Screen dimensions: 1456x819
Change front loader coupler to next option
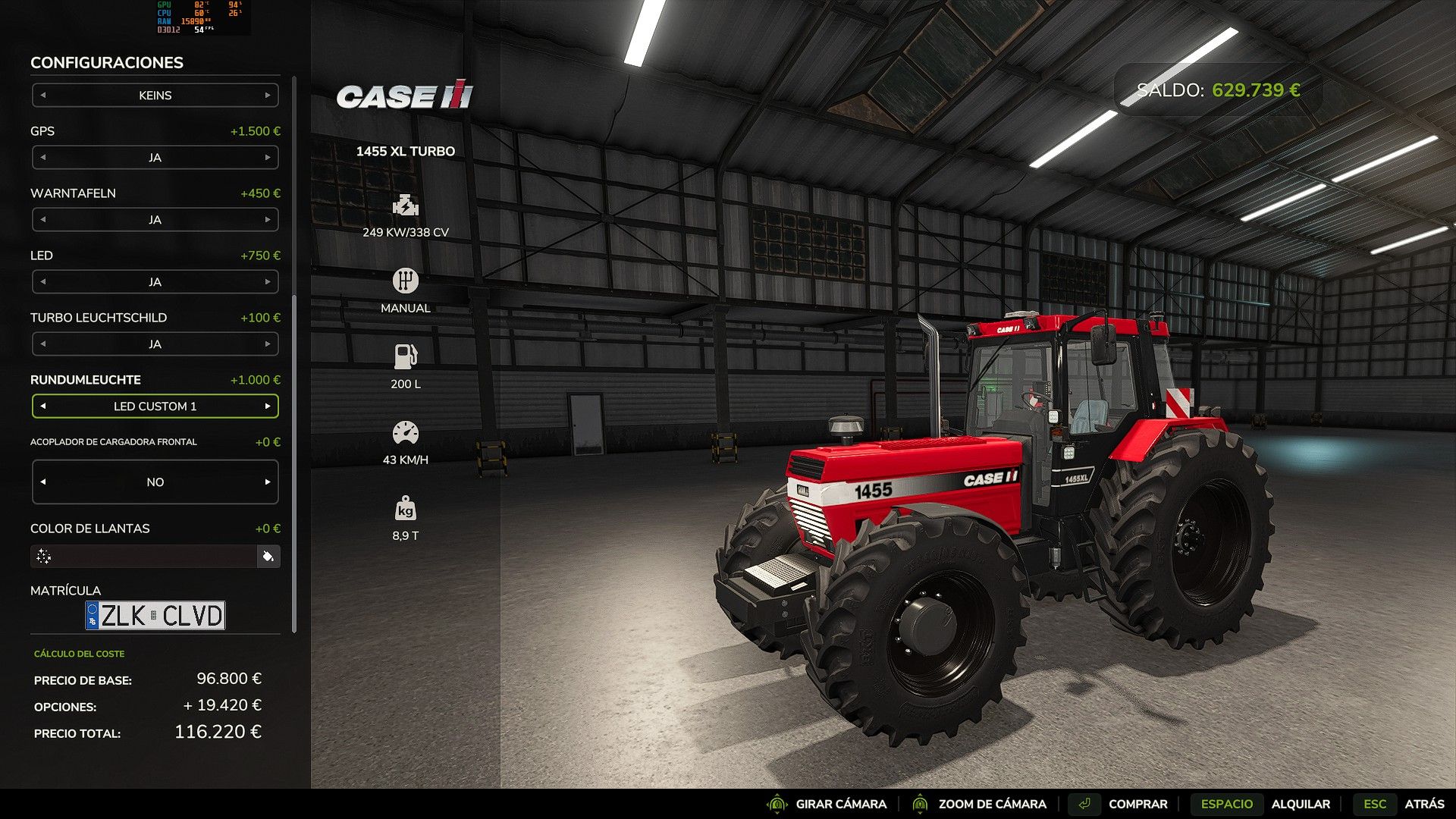coord(268,482)
